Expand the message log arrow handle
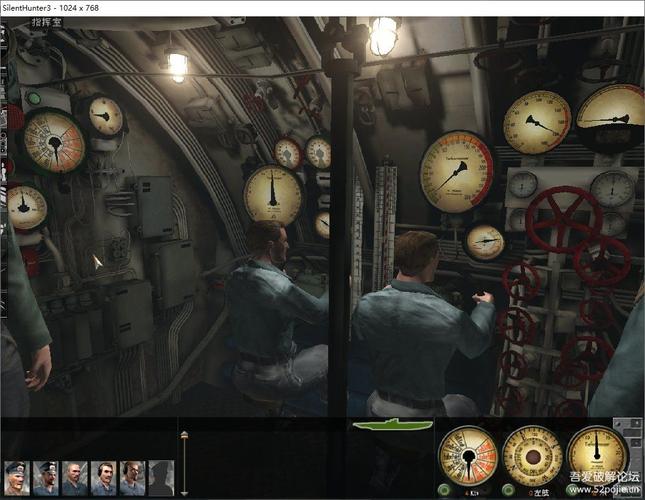This screenshot has width=645, height=500. 184,464
